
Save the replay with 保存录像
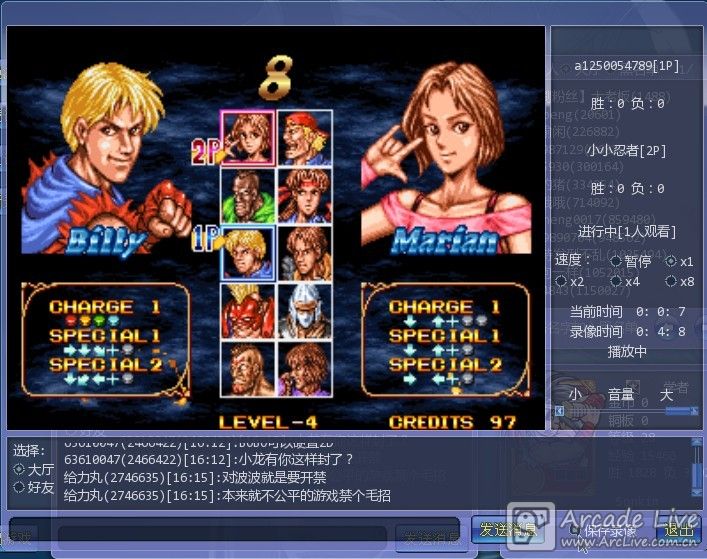point(608,530)
